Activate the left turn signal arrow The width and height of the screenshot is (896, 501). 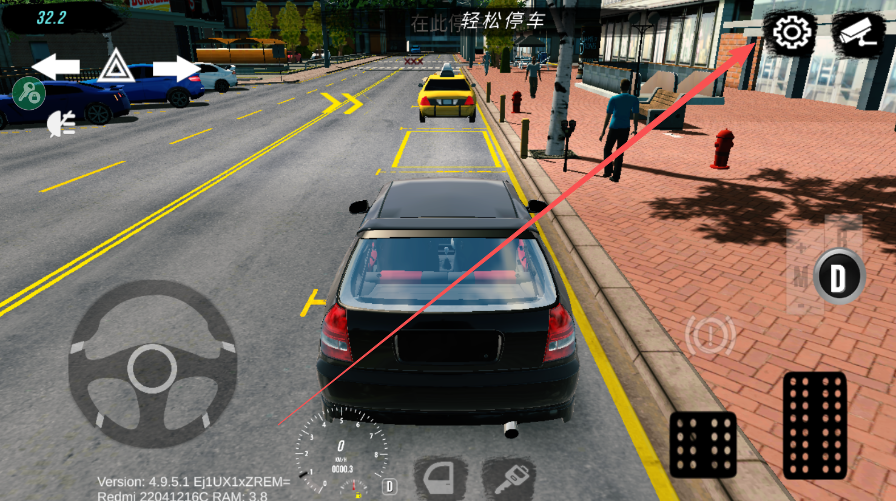pyautogui.click(x=56, y=67)
